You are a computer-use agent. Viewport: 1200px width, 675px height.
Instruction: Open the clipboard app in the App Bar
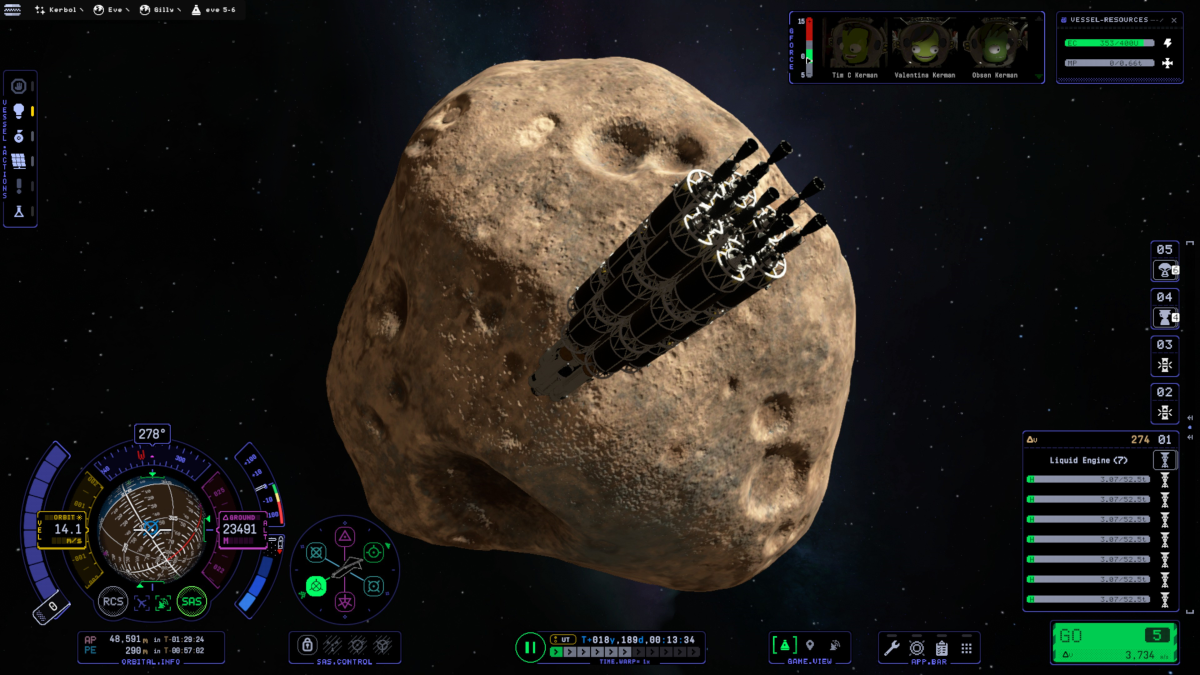(941, 648)
